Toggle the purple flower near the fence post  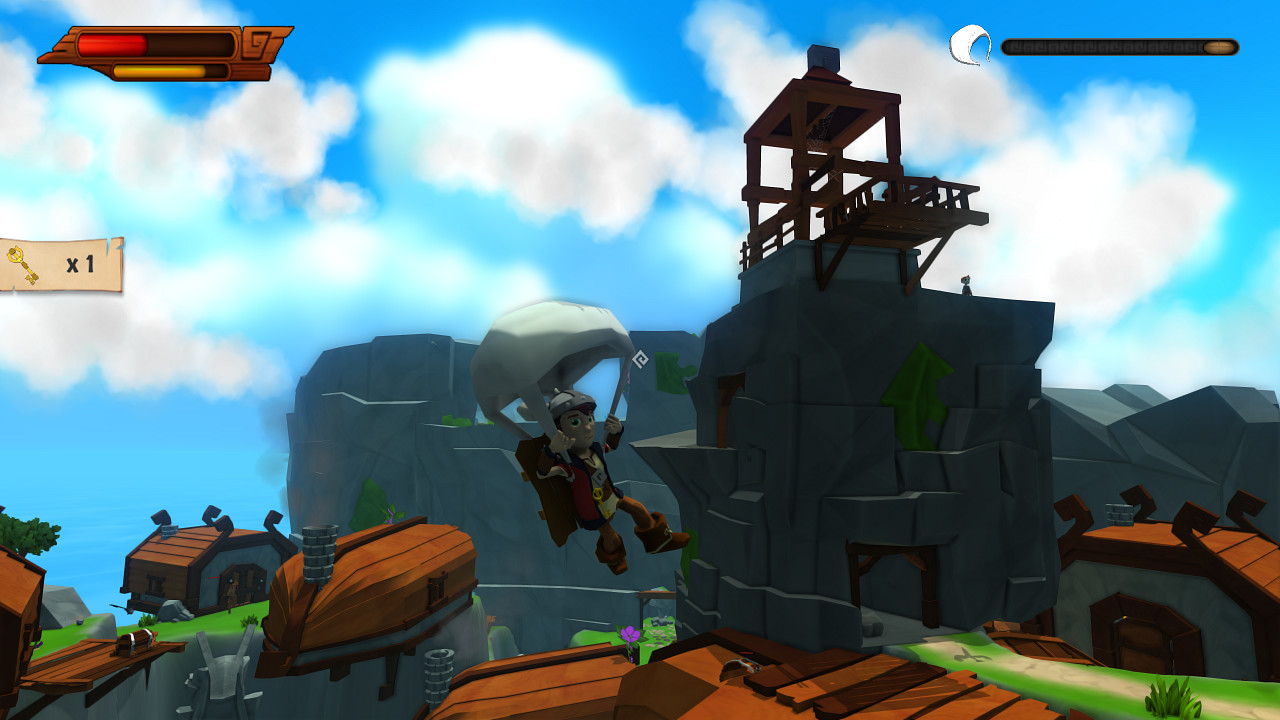pos(630,633)
